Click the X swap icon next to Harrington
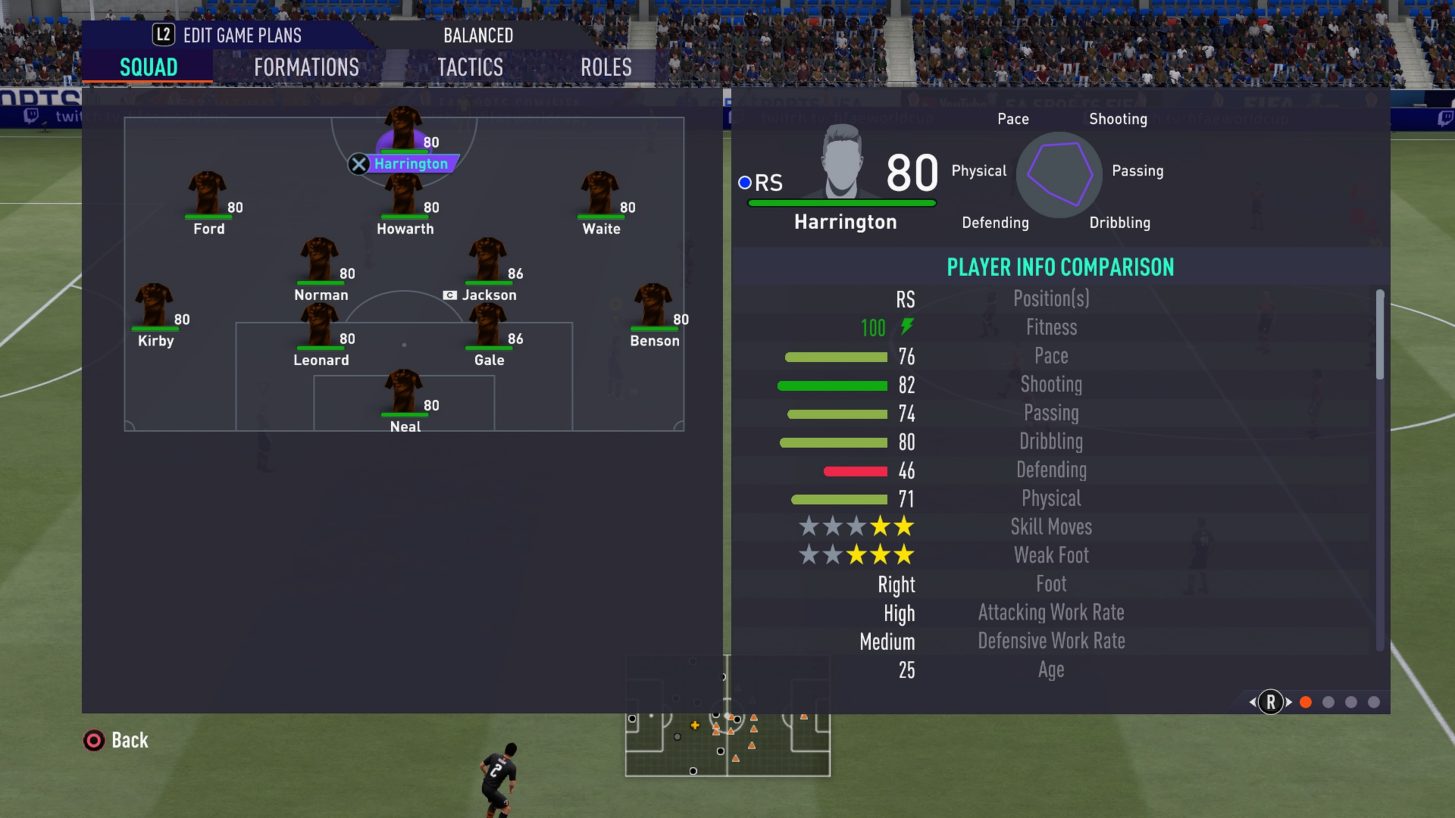Image resolution: width=1455 pixels, height=818 pixels. (x=358, y=164)
